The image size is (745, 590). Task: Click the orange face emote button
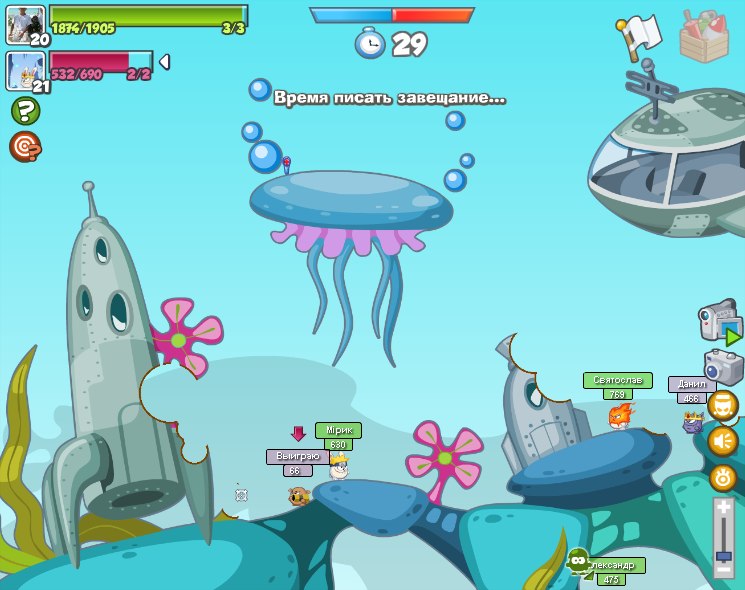click(x=723, y=405)
